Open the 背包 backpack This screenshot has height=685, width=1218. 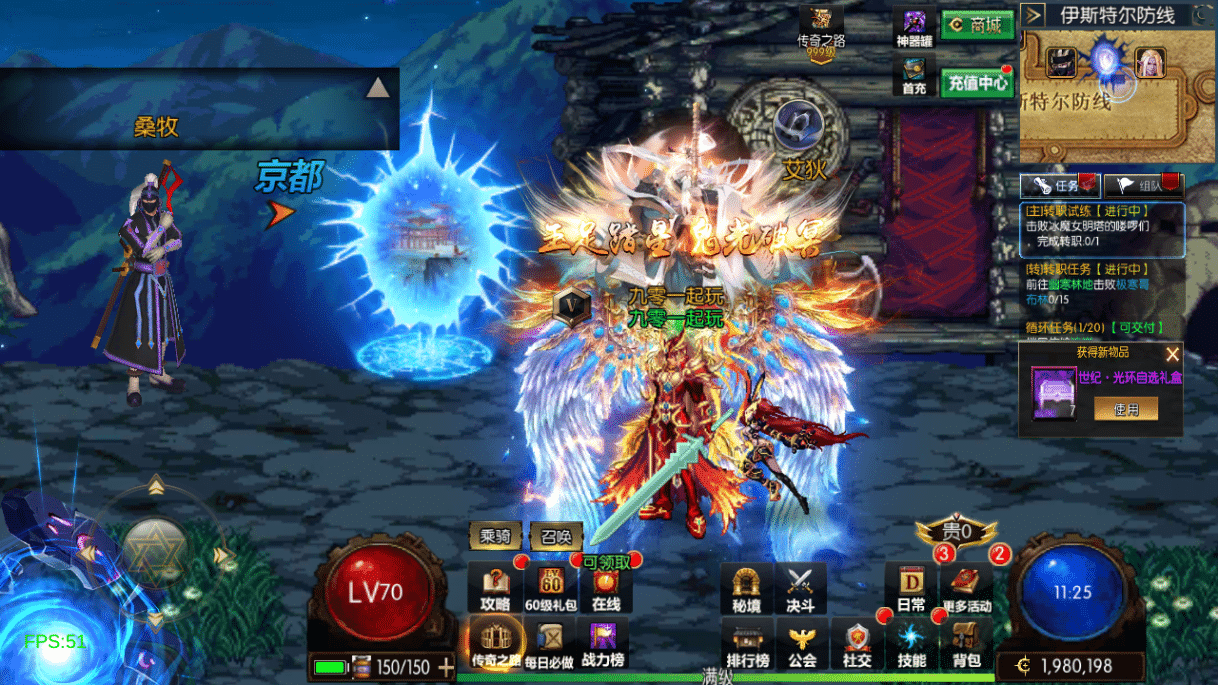[966, 643]
